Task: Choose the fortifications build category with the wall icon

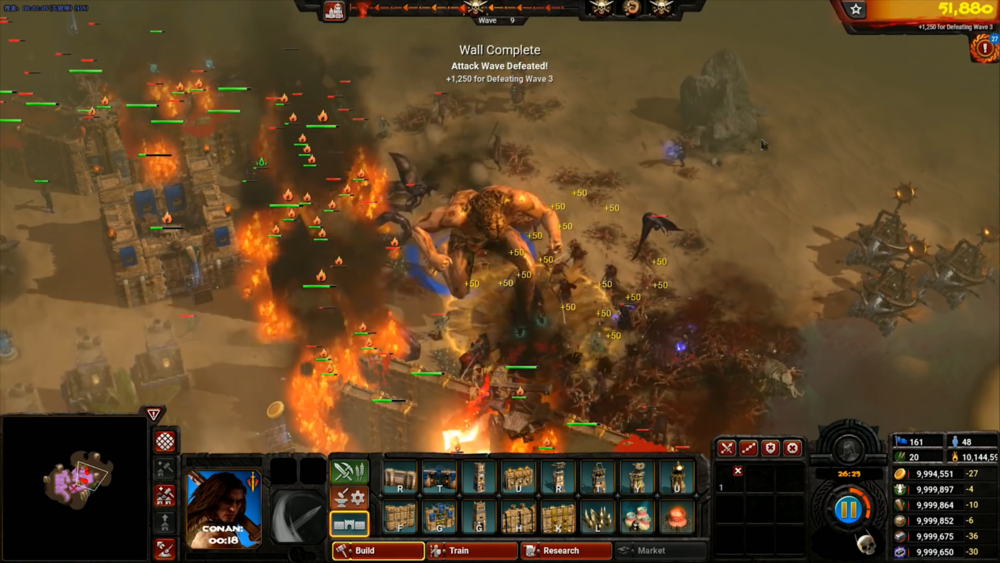Action: point(349,523)
